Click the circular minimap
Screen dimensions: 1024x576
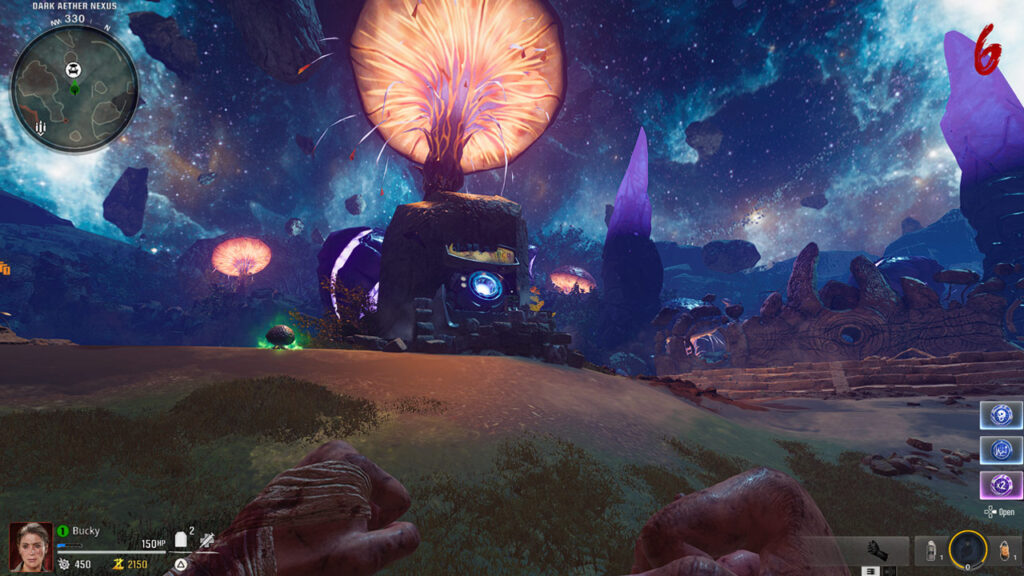pos(74,89)
